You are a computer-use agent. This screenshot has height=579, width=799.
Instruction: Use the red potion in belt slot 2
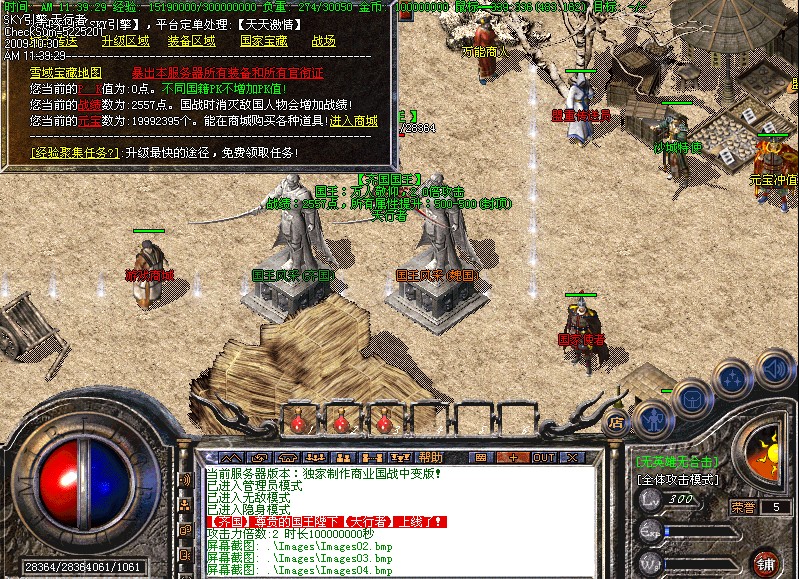[341, 421]
